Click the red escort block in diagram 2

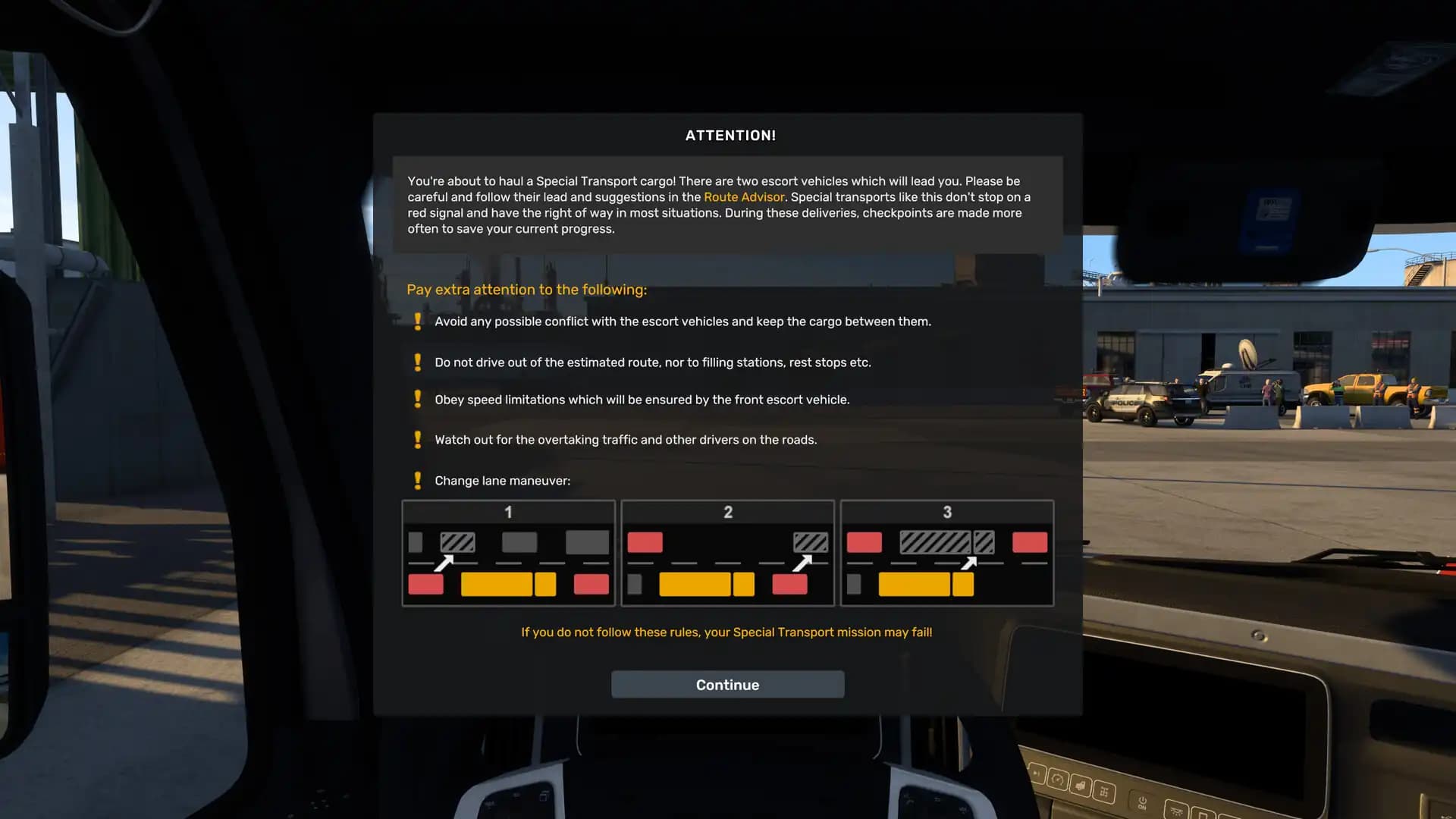(x=645, y=541)
